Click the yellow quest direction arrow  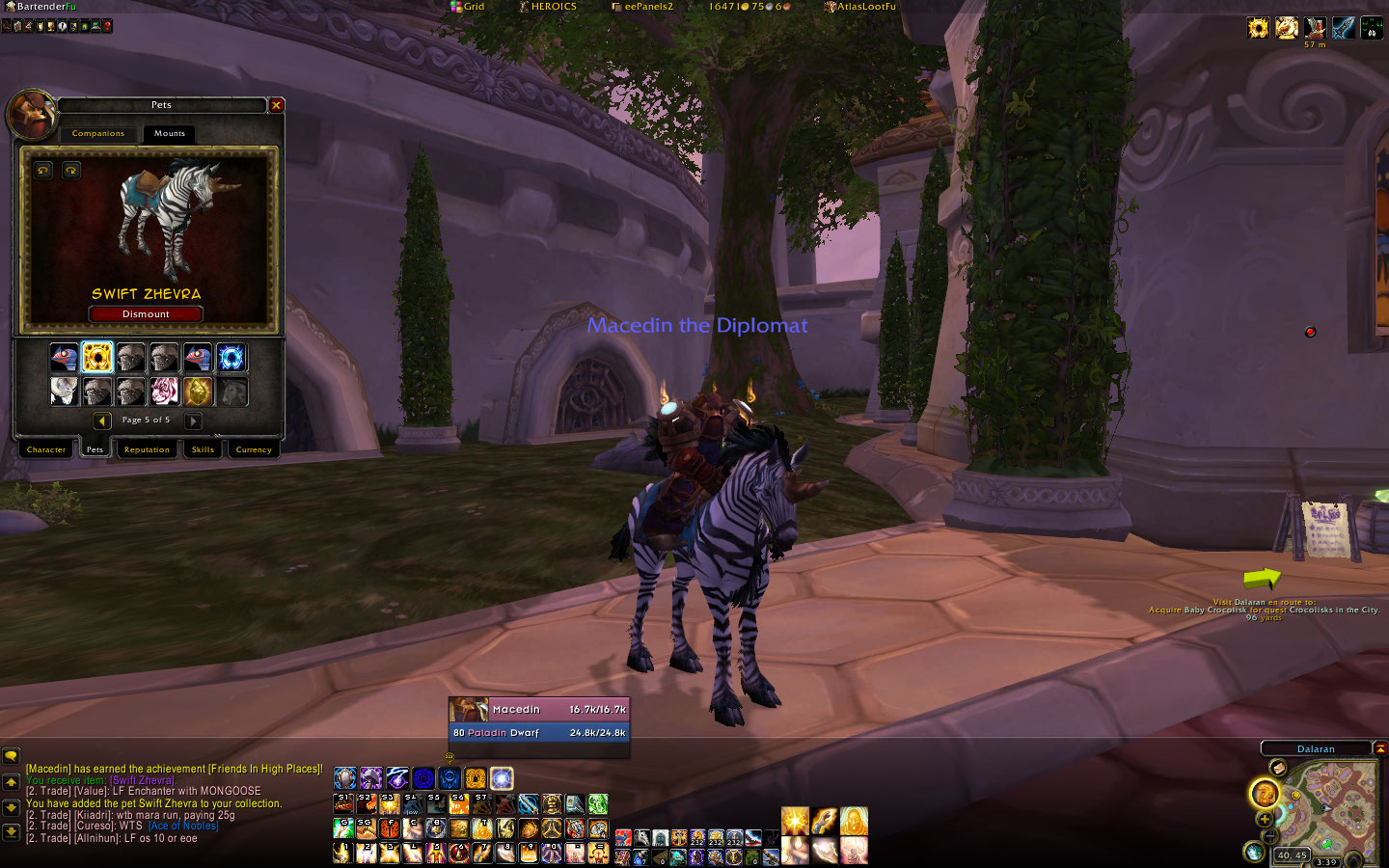[1261, 579]
